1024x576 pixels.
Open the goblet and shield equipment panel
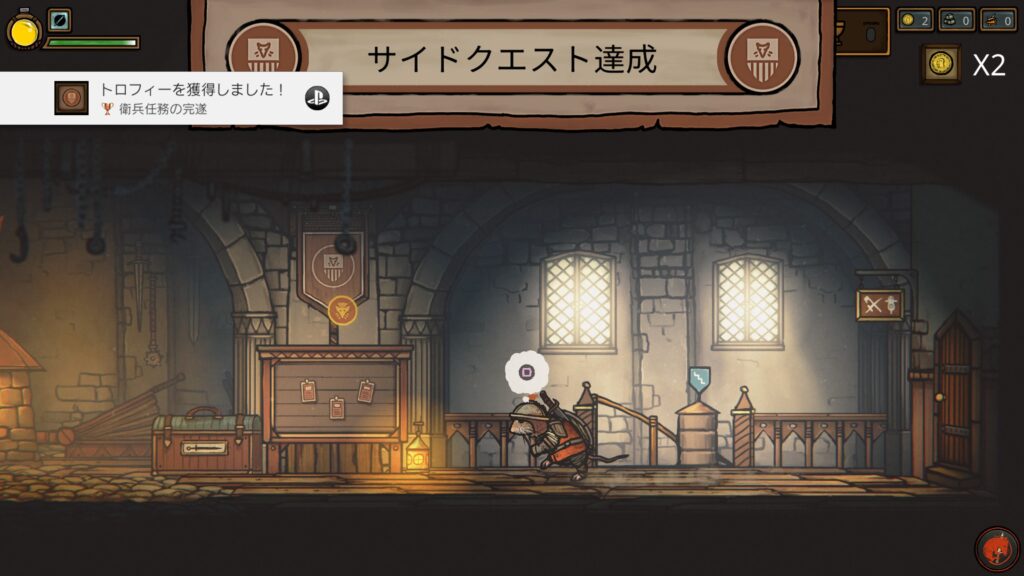(x=862, y=32)
